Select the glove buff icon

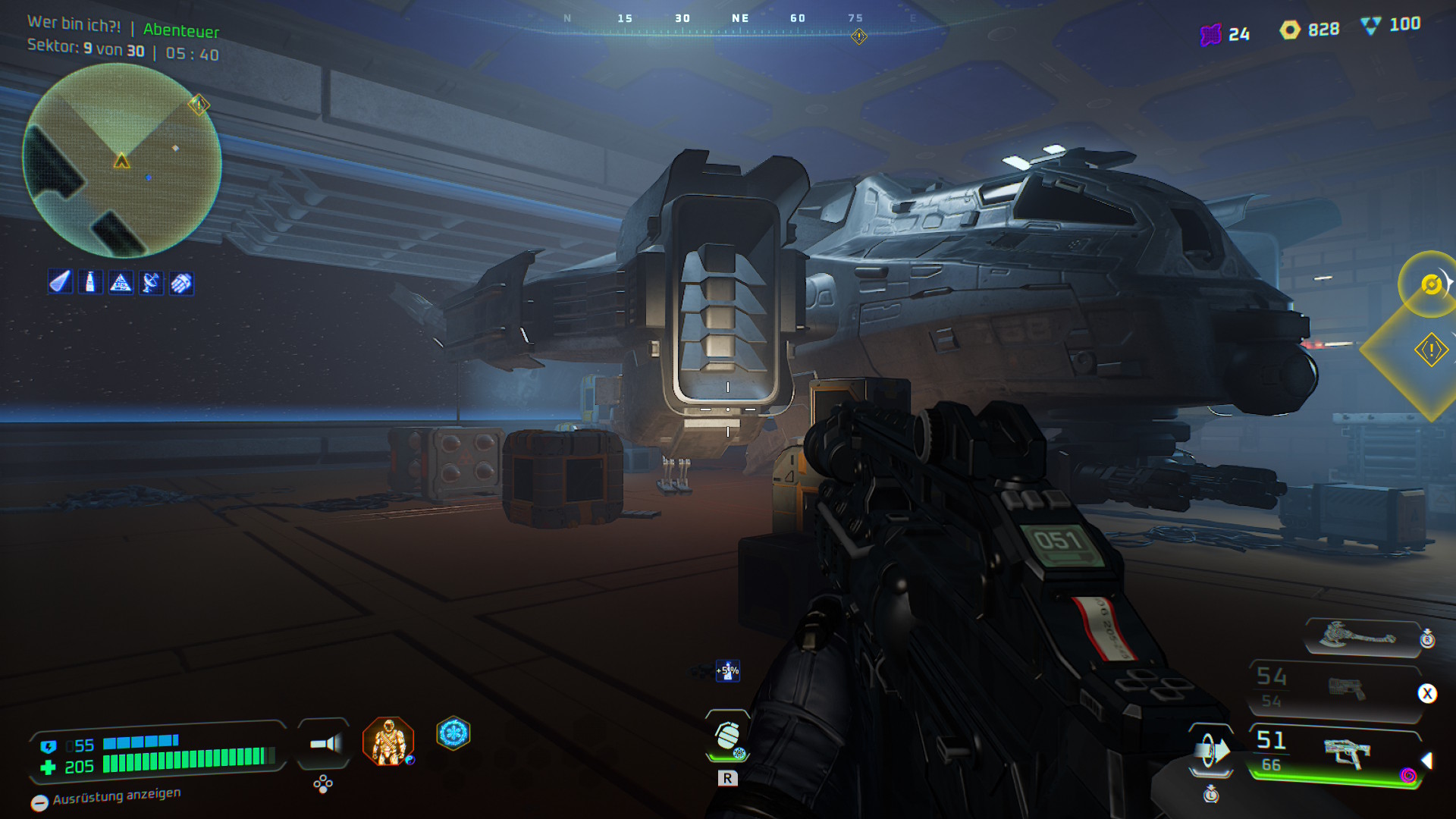pyautogui.click(x=181, y=283)
